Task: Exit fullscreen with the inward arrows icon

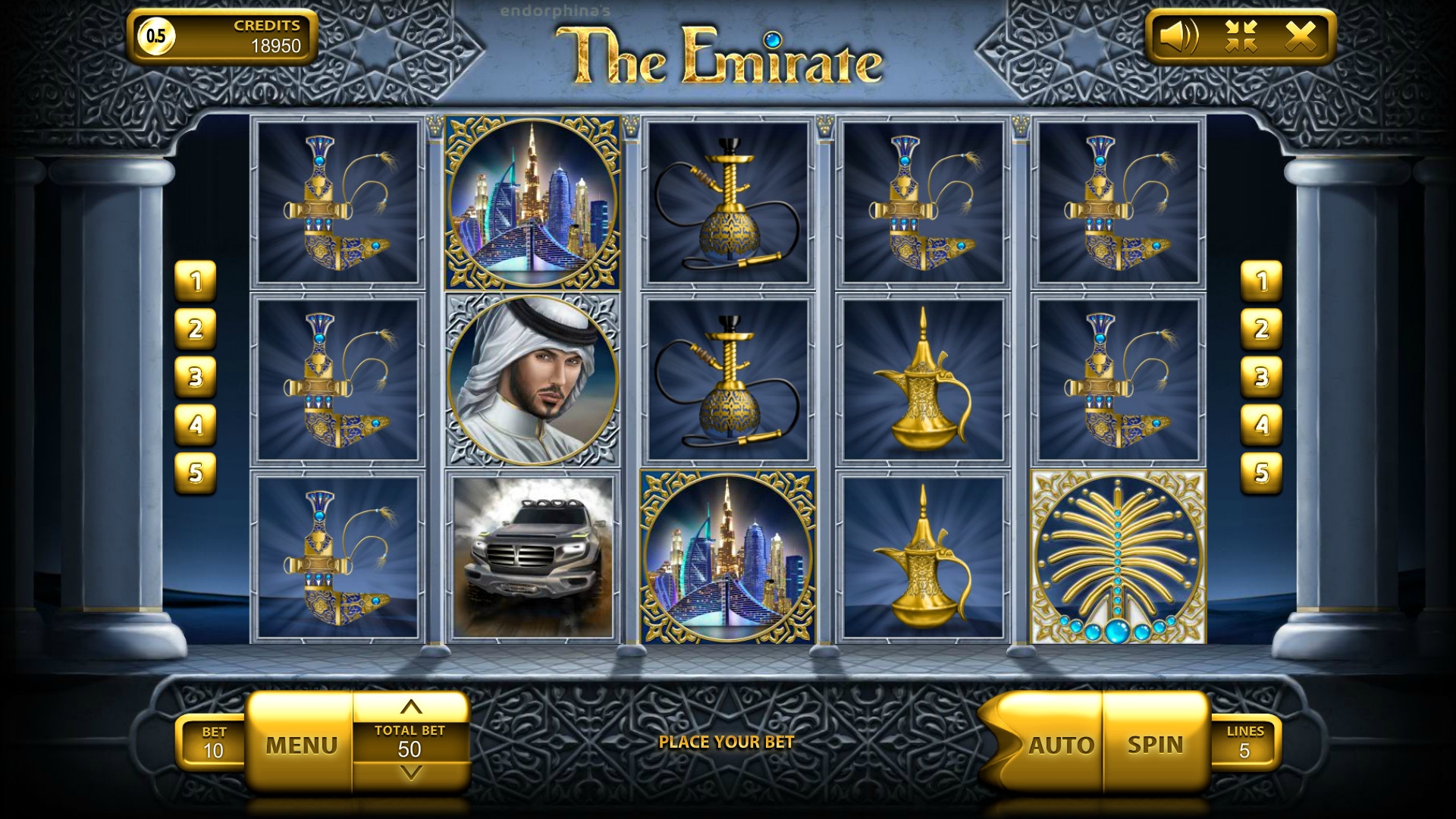Action: [x=1241, y=36]
